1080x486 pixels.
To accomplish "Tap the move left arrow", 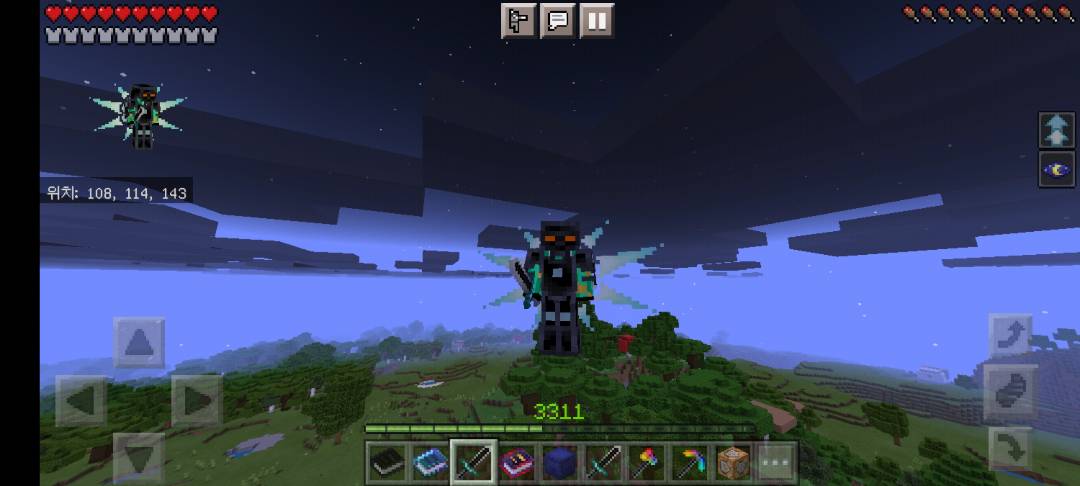I will coord(81,401).
